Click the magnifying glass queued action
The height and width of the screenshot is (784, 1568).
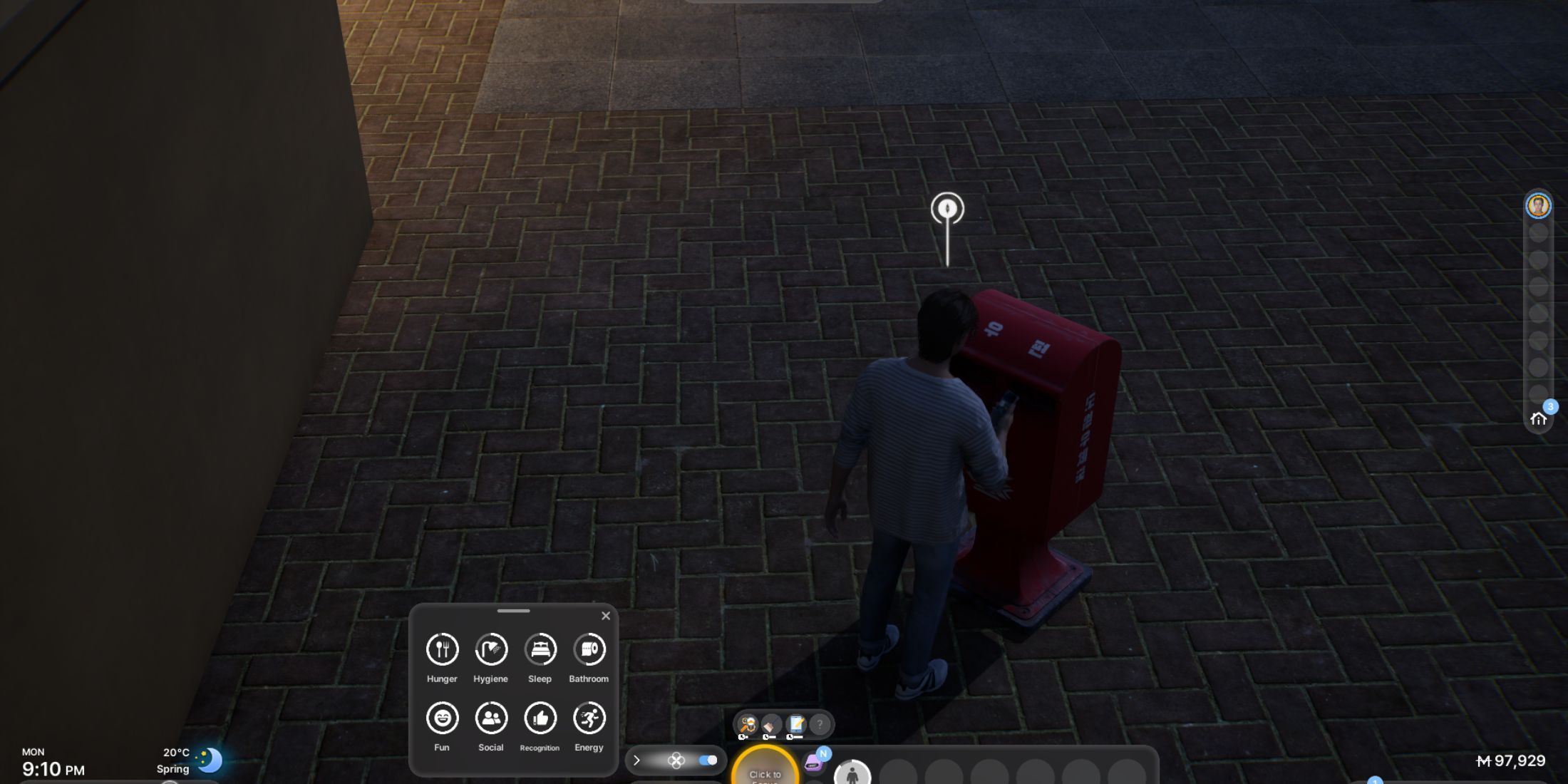[x=748, y=726]
